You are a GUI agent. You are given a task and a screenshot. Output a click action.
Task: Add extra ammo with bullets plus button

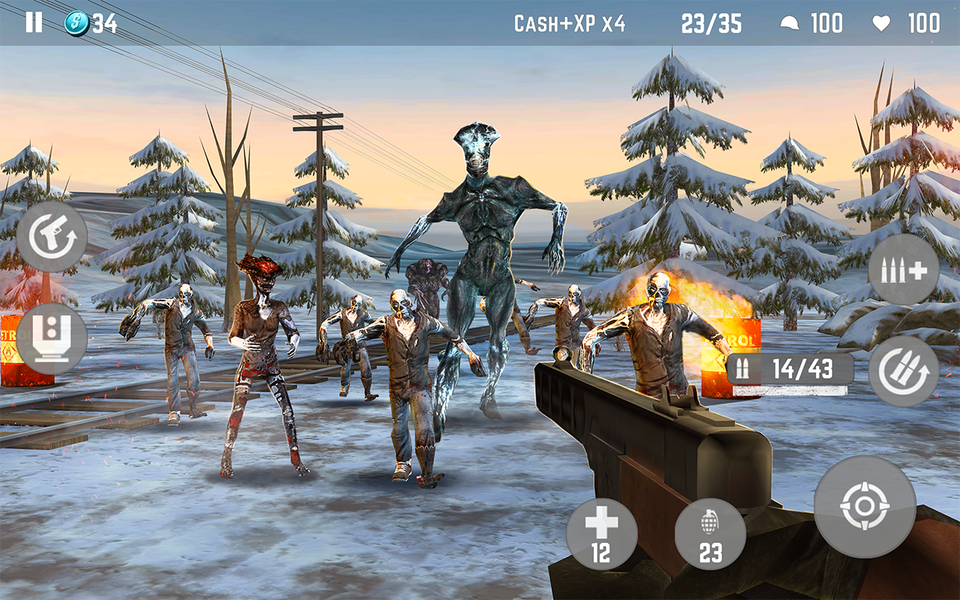click(903, 270)
